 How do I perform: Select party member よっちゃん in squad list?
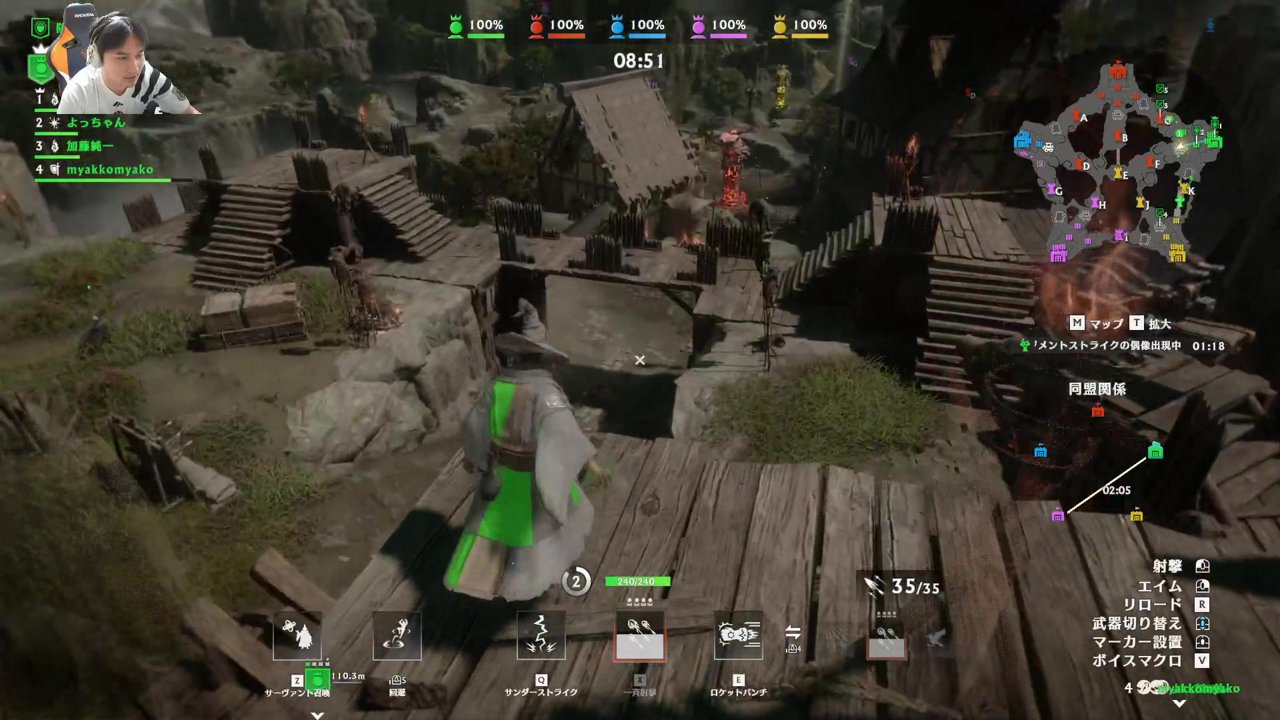95,123
